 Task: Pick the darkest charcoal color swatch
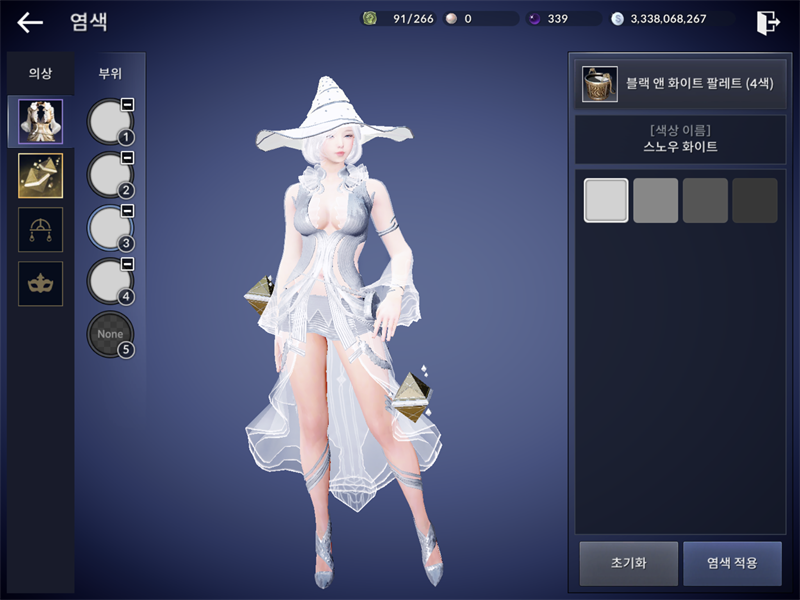[x=754, y=200]
